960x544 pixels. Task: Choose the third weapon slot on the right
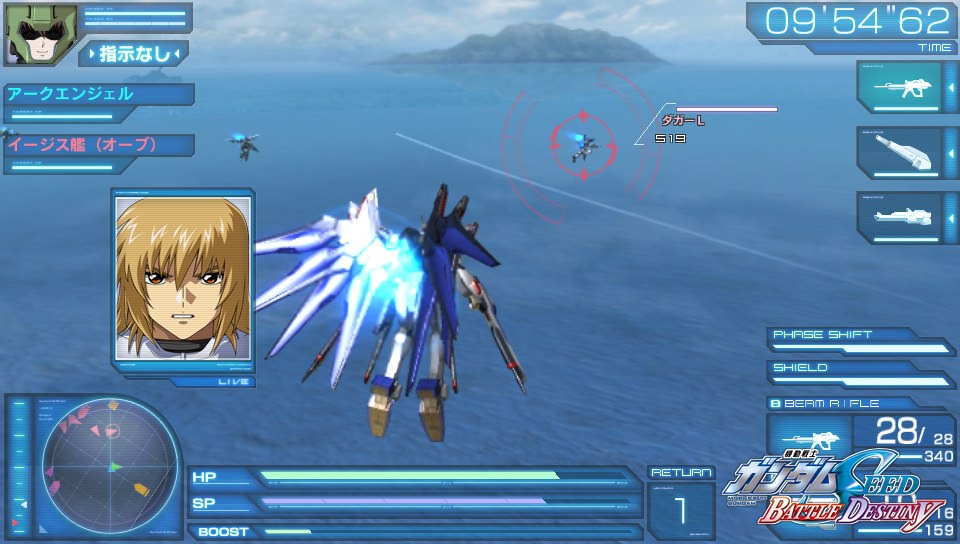tap(898, 217)
